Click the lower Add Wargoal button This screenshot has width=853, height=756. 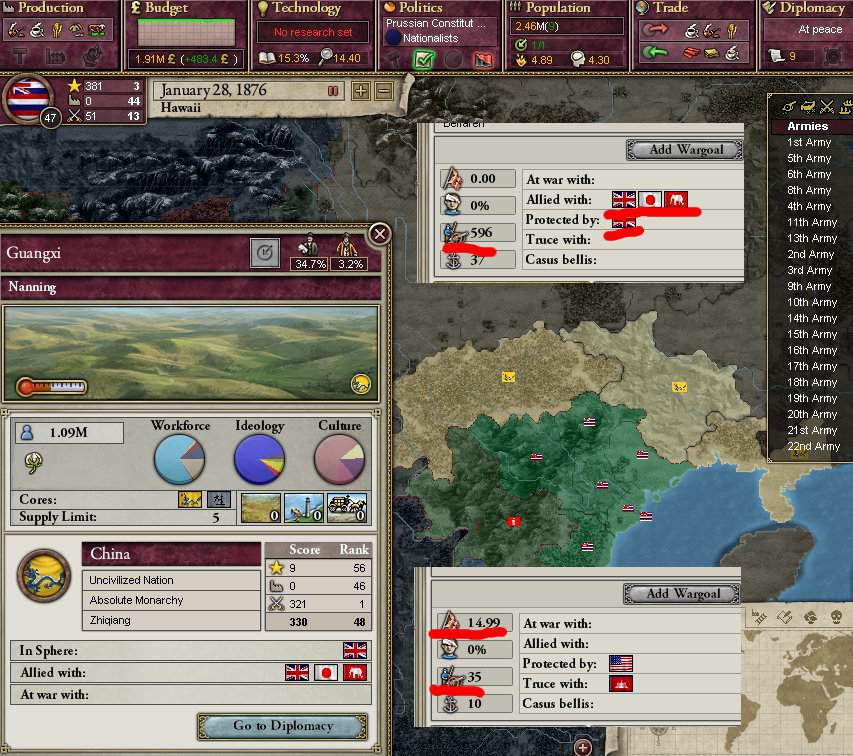pyautogui.click(x=684, y=593)
